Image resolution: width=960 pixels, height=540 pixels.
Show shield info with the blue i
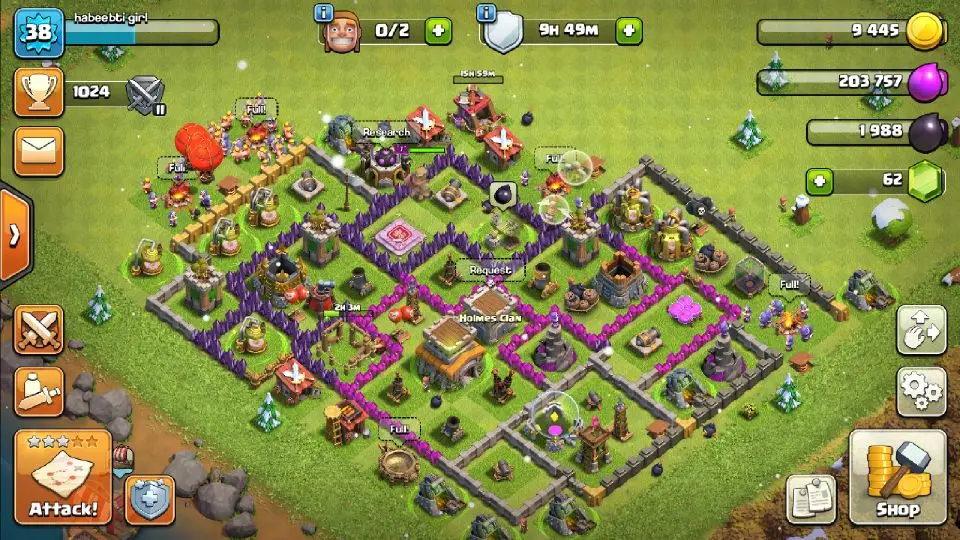point(487,13)
